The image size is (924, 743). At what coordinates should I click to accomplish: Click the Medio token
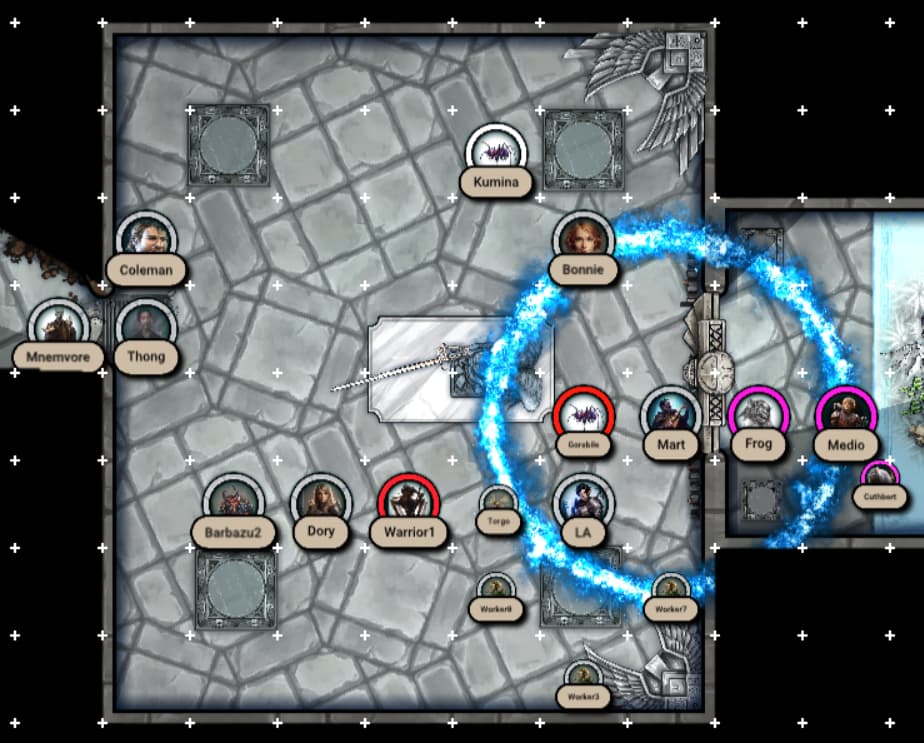coord(846,416)
